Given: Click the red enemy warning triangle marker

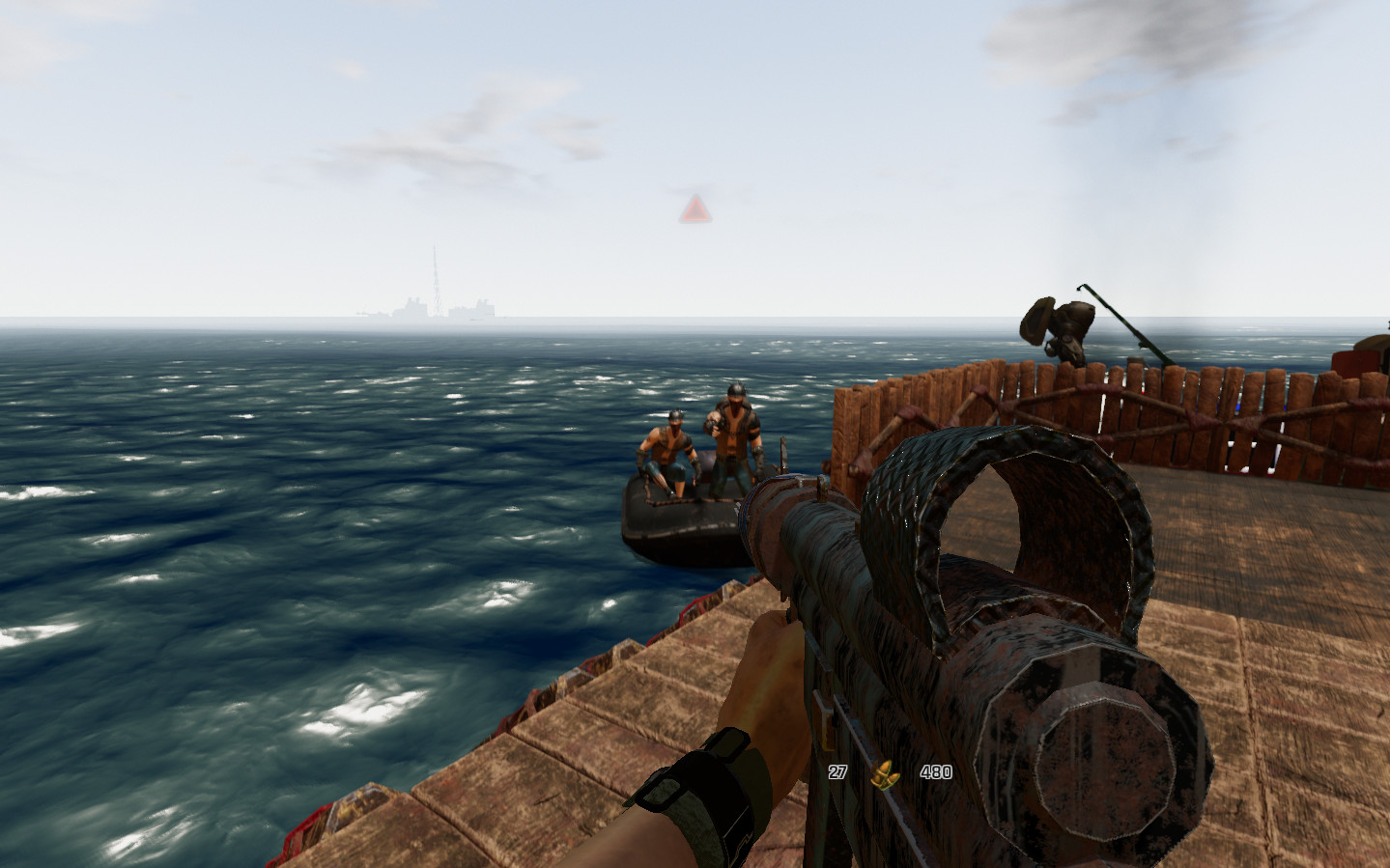Looking at the screenshot, I should [x=695, y=209].
